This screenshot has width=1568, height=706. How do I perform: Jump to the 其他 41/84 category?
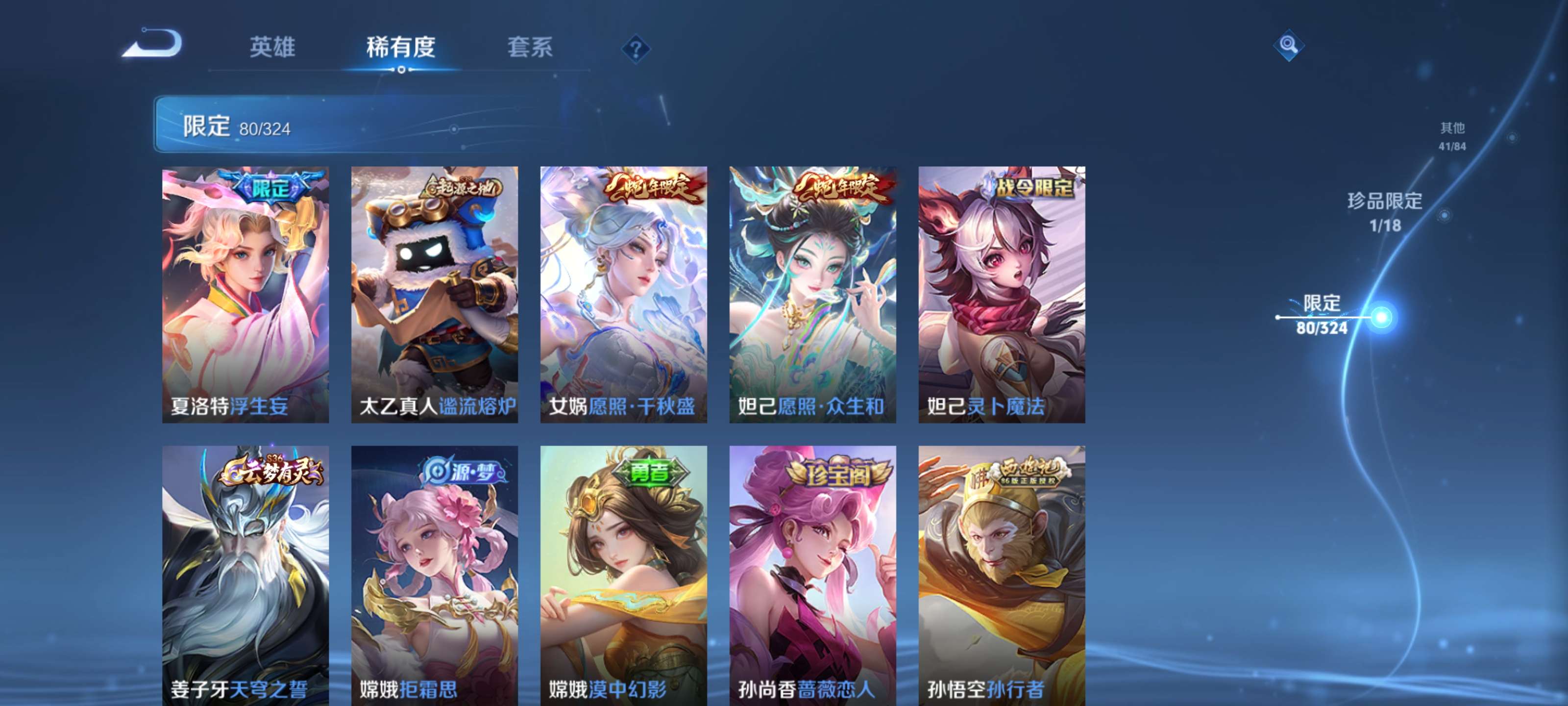[1452, 136]
